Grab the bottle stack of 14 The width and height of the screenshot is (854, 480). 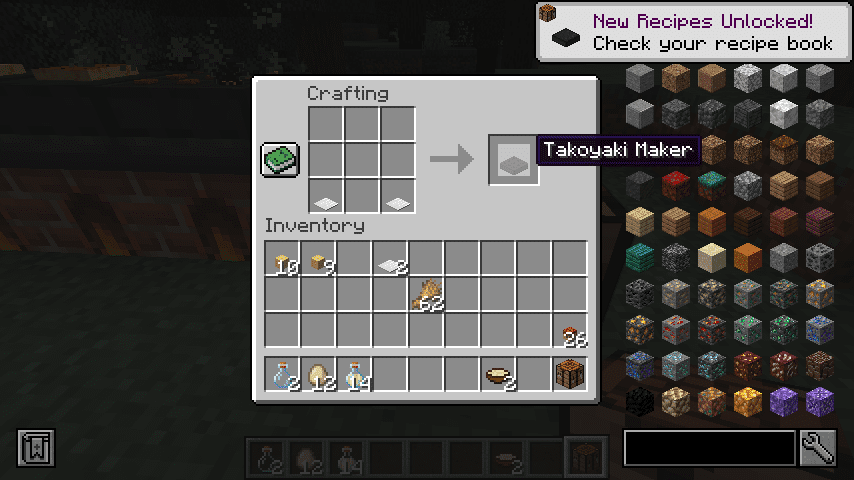pos(354,374)
